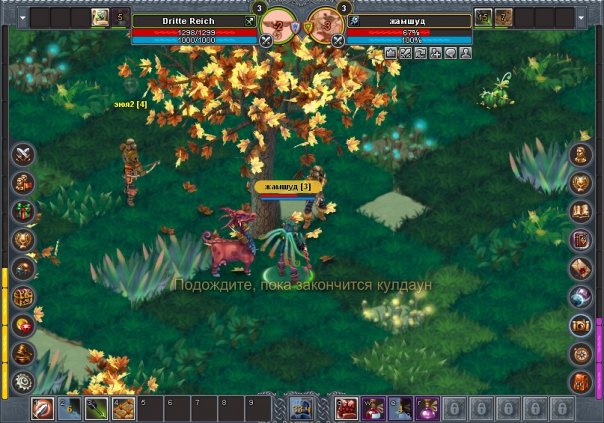
Task: Open the gear settings button
Action: [x=24, y=381]
